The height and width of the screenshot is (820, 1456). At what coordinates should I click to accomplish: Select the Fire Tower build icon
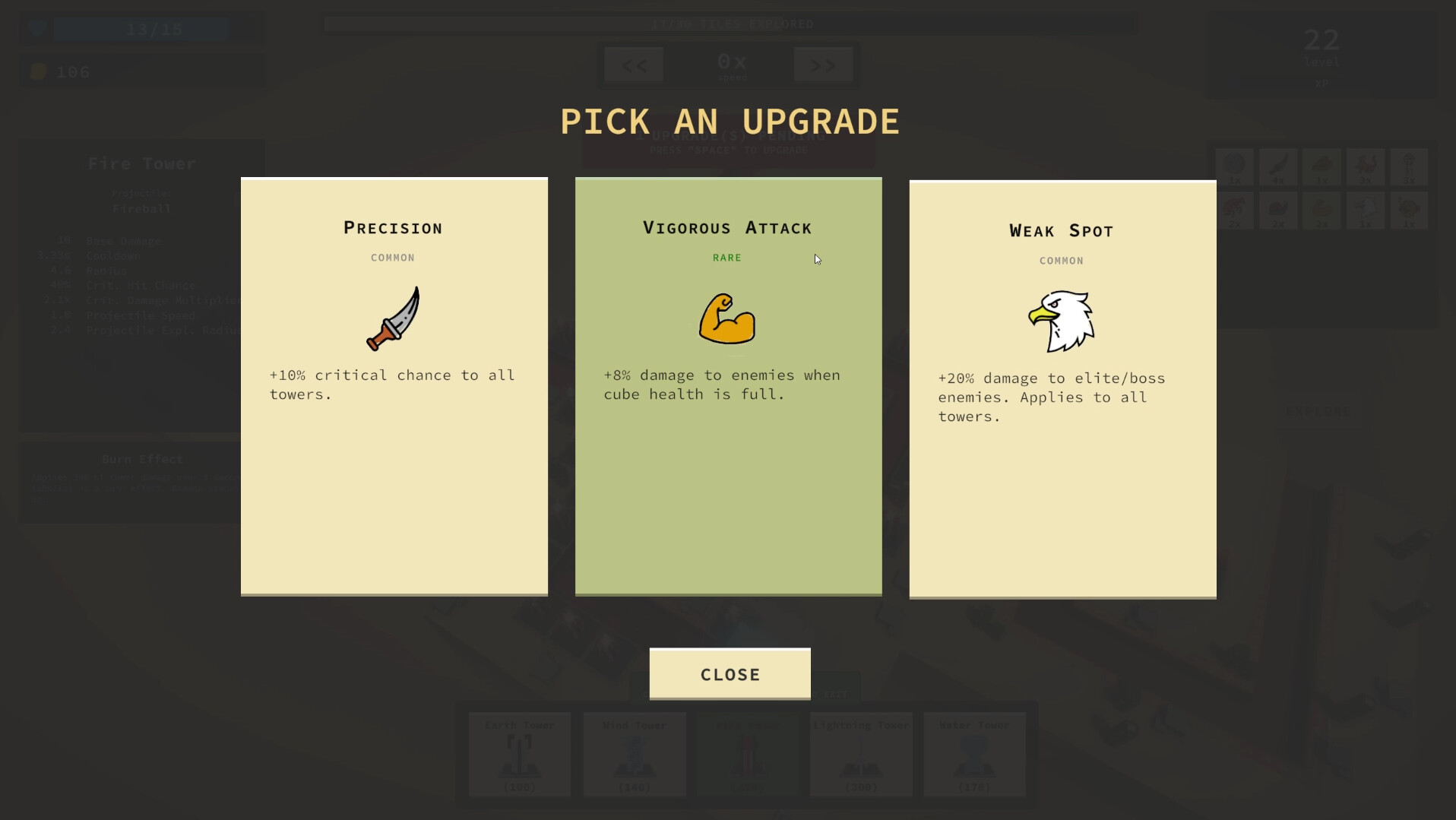747,754
